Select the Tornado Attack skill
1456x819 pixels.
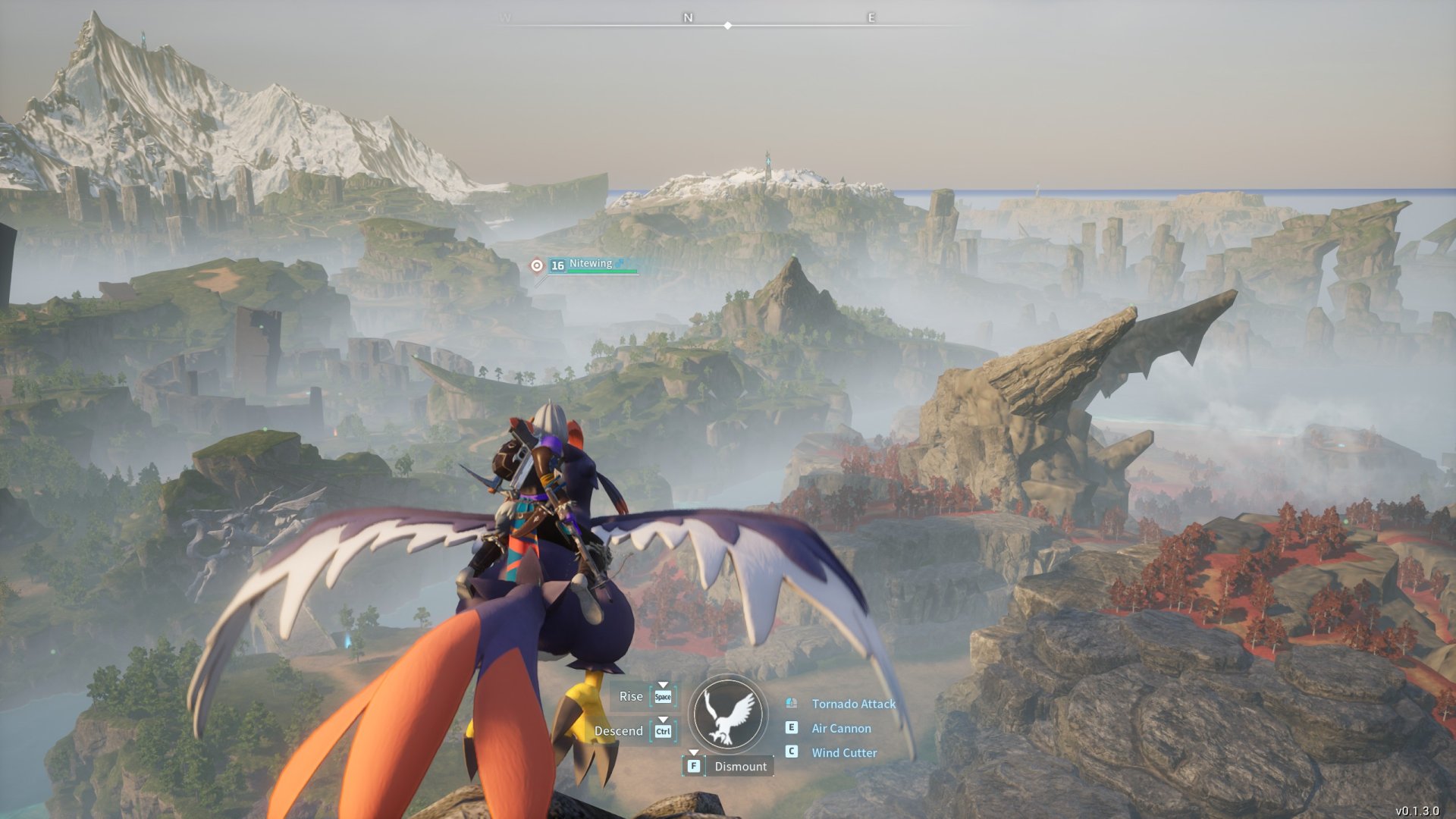(x=853, y=704)
